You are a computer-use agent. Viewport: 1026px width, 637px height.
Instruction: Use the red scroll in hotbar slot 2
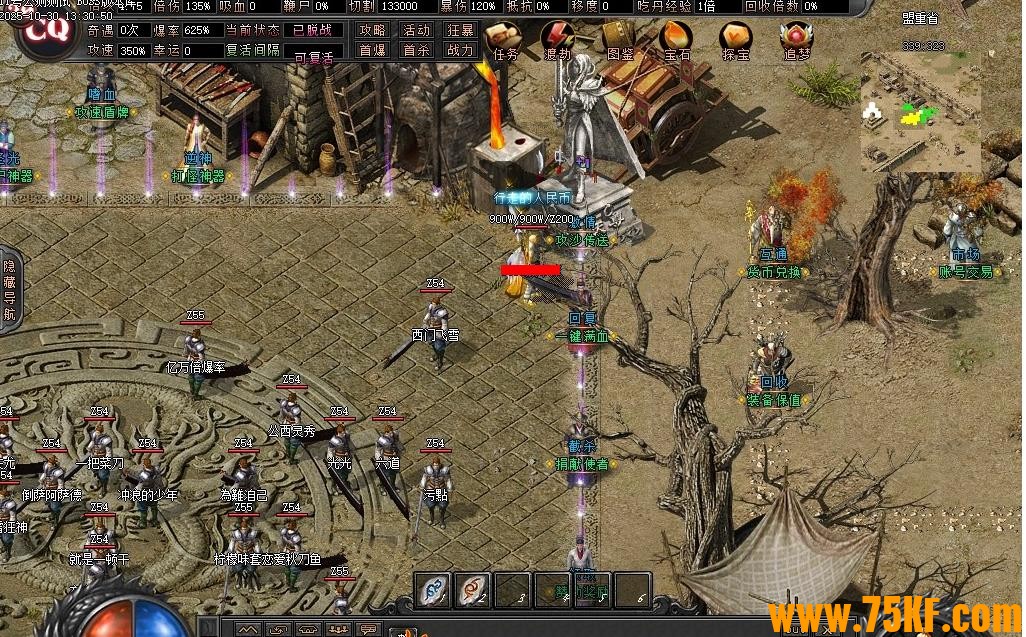click(x=472, y=589)
